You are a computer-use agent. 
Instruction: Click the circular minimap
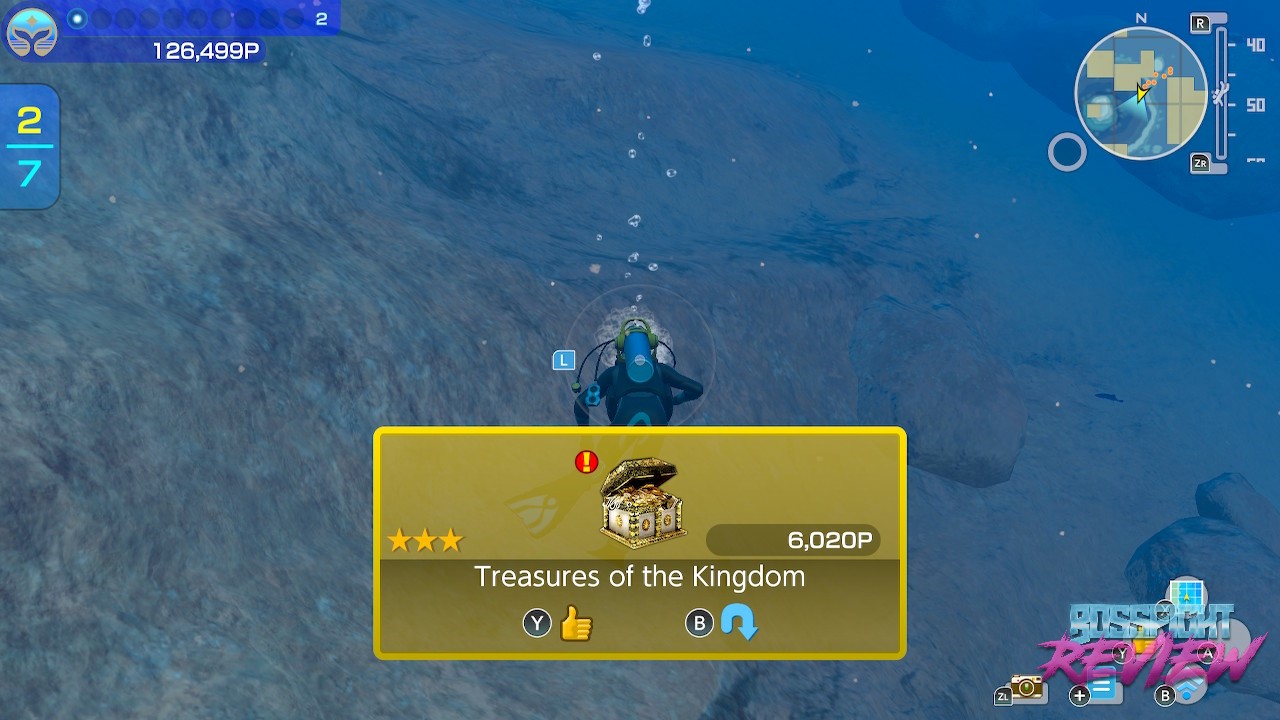point(1141,94)
